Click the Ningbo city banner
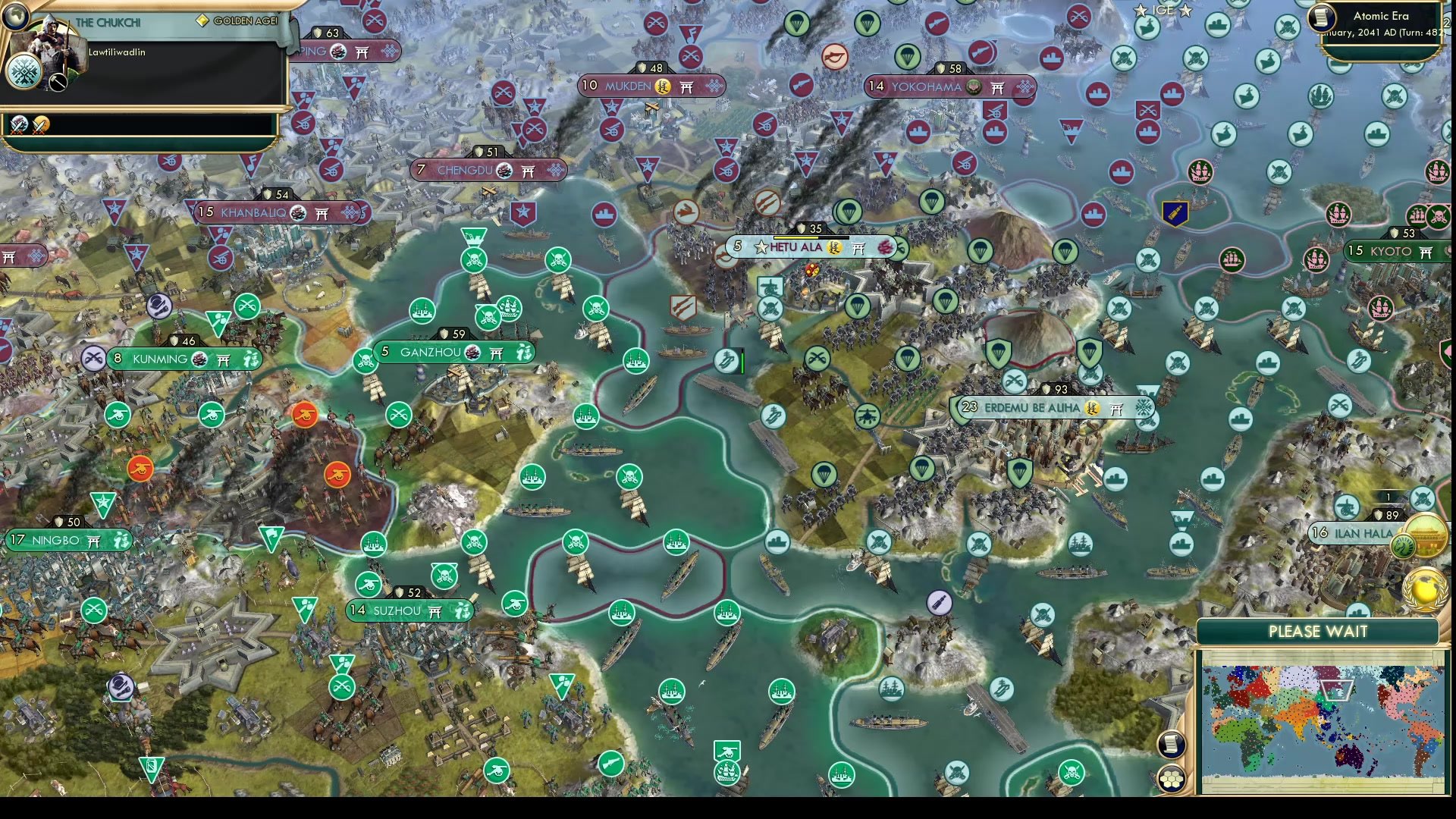This screenshot has width=1456, height=819. pos(68,541)
